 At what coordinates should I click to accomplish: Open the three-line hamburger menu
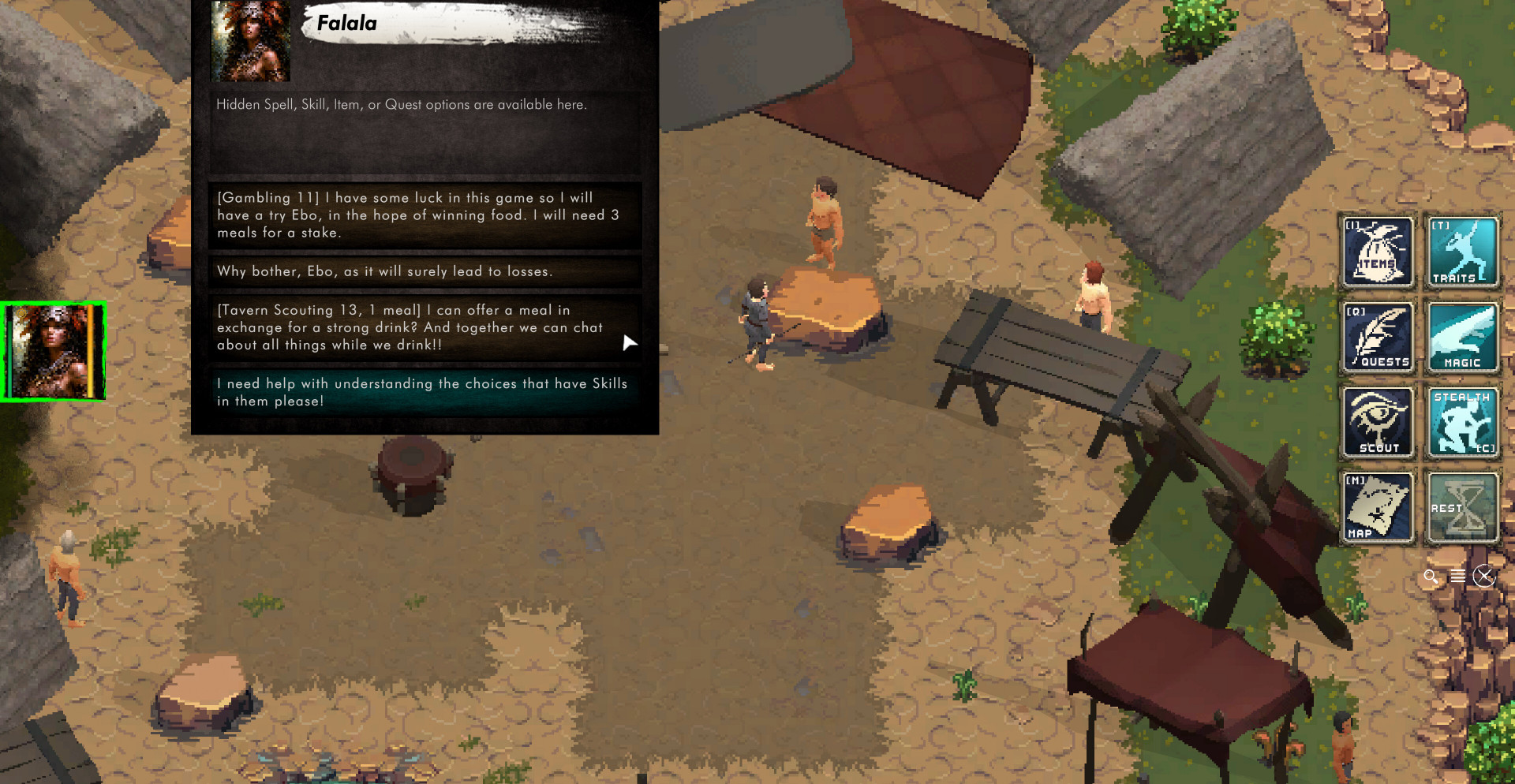[x=1457, y=577]
